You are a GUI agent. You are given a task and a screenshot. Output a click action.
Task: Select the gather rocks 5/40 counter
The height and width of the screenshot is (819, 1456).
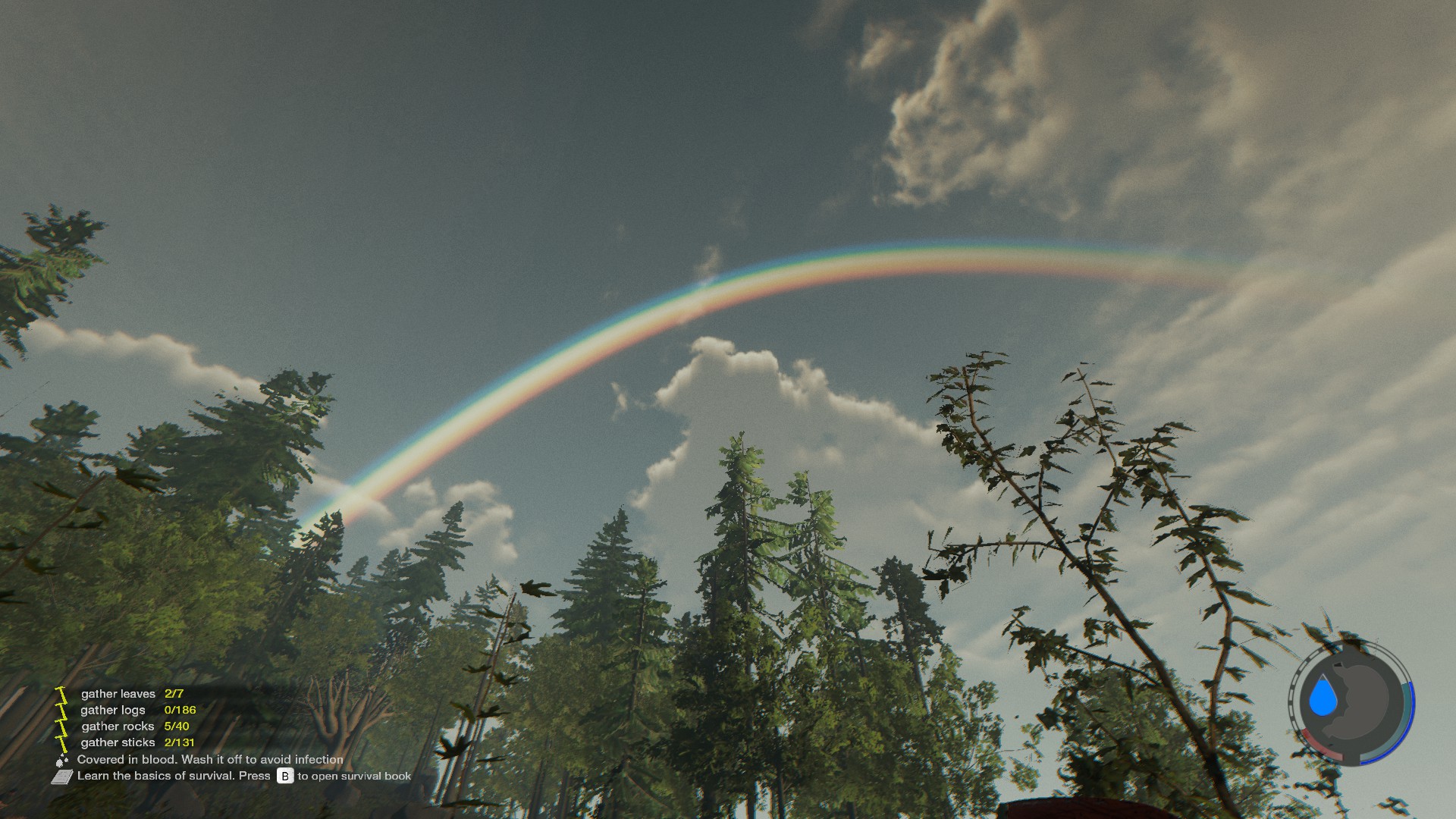pyautogui.click(x=177, y=726)
